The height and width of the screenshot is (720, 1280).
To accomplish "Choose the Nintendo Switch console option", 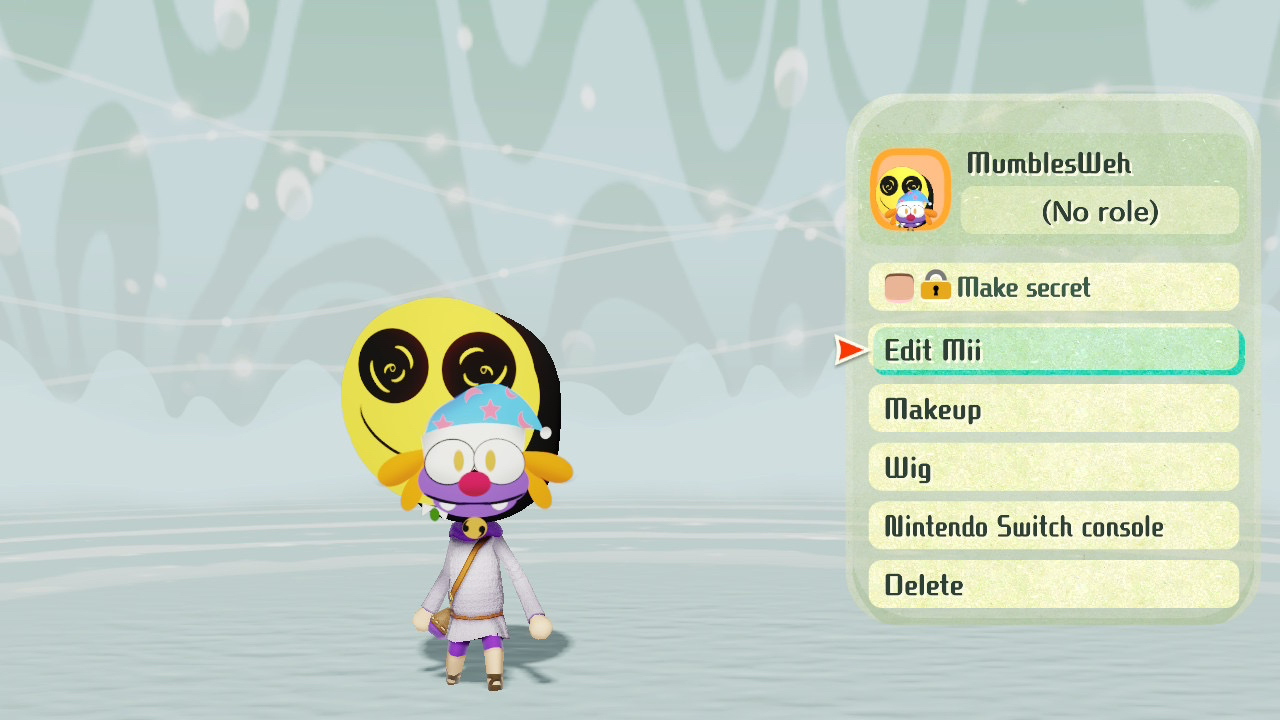I will [1053, 526].
